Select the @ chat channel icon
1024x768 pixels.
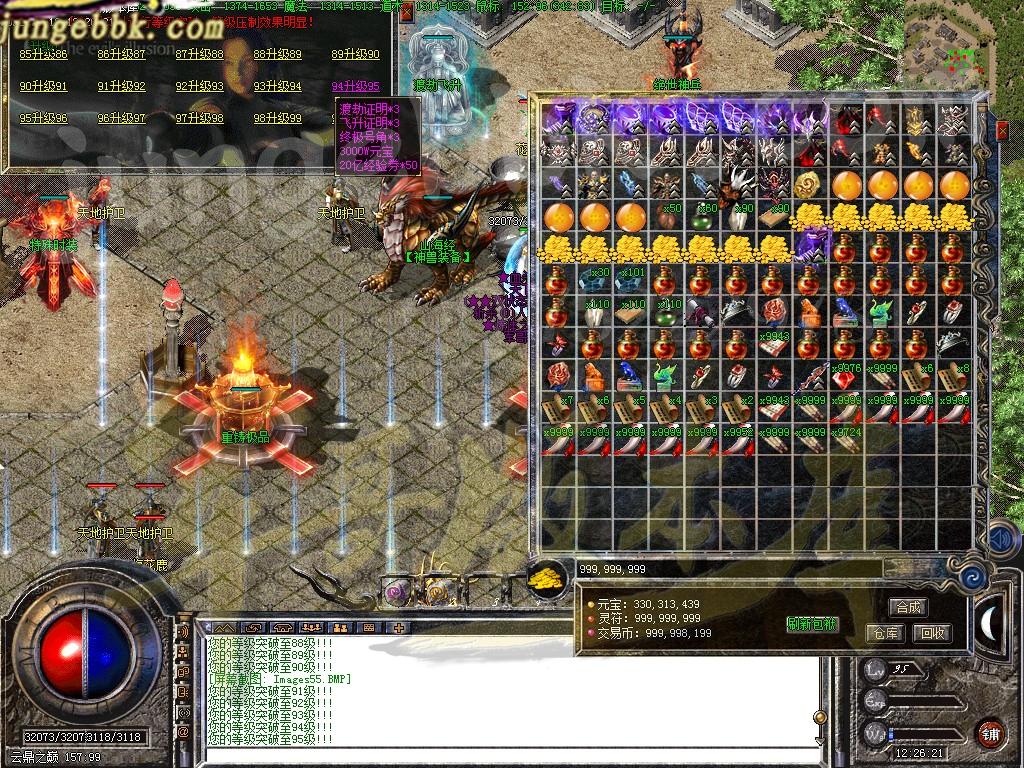(x=183, y=733)
